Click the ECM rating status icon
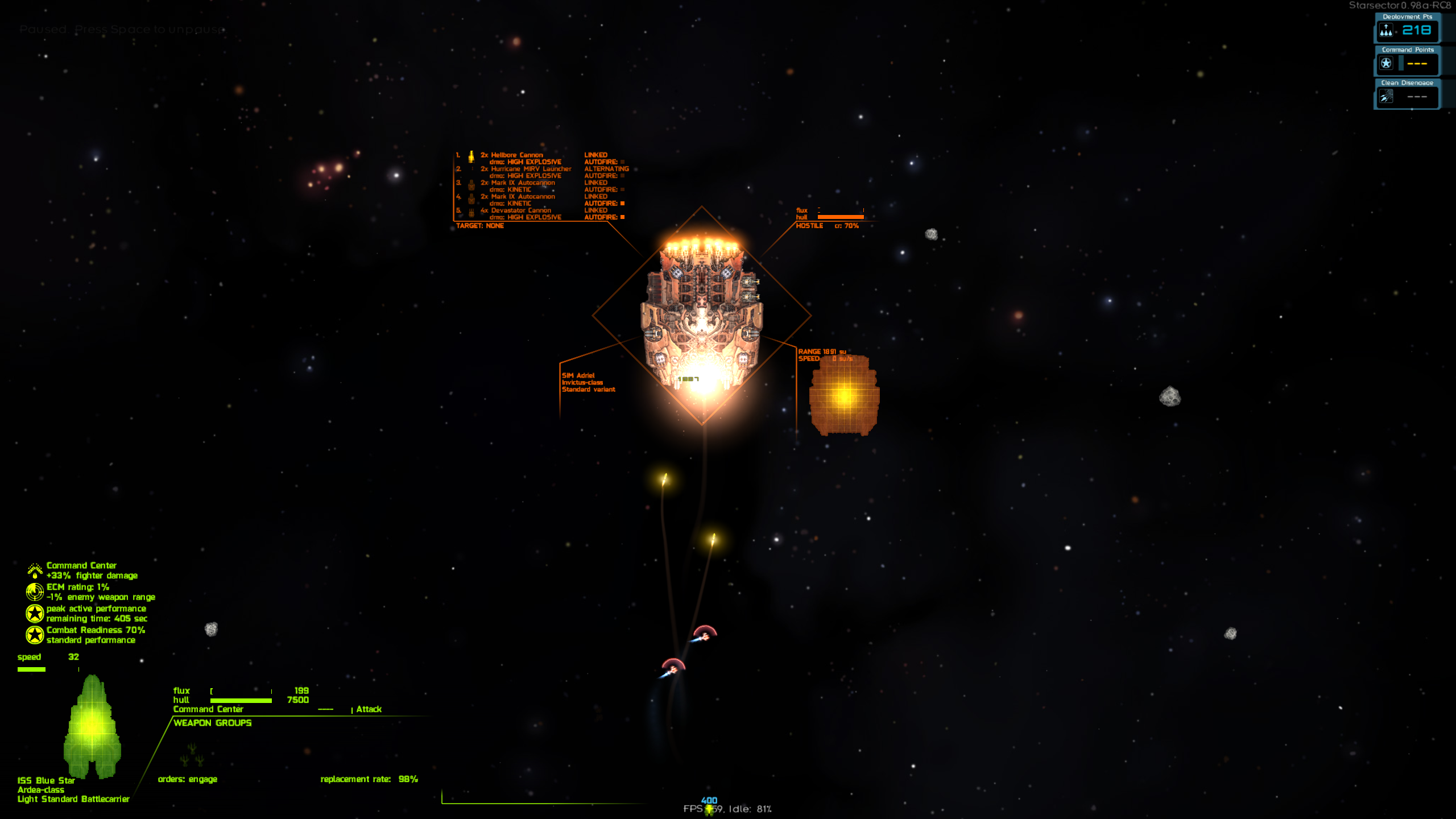This screenshot has height=819, width=1456. click(35, 592)
